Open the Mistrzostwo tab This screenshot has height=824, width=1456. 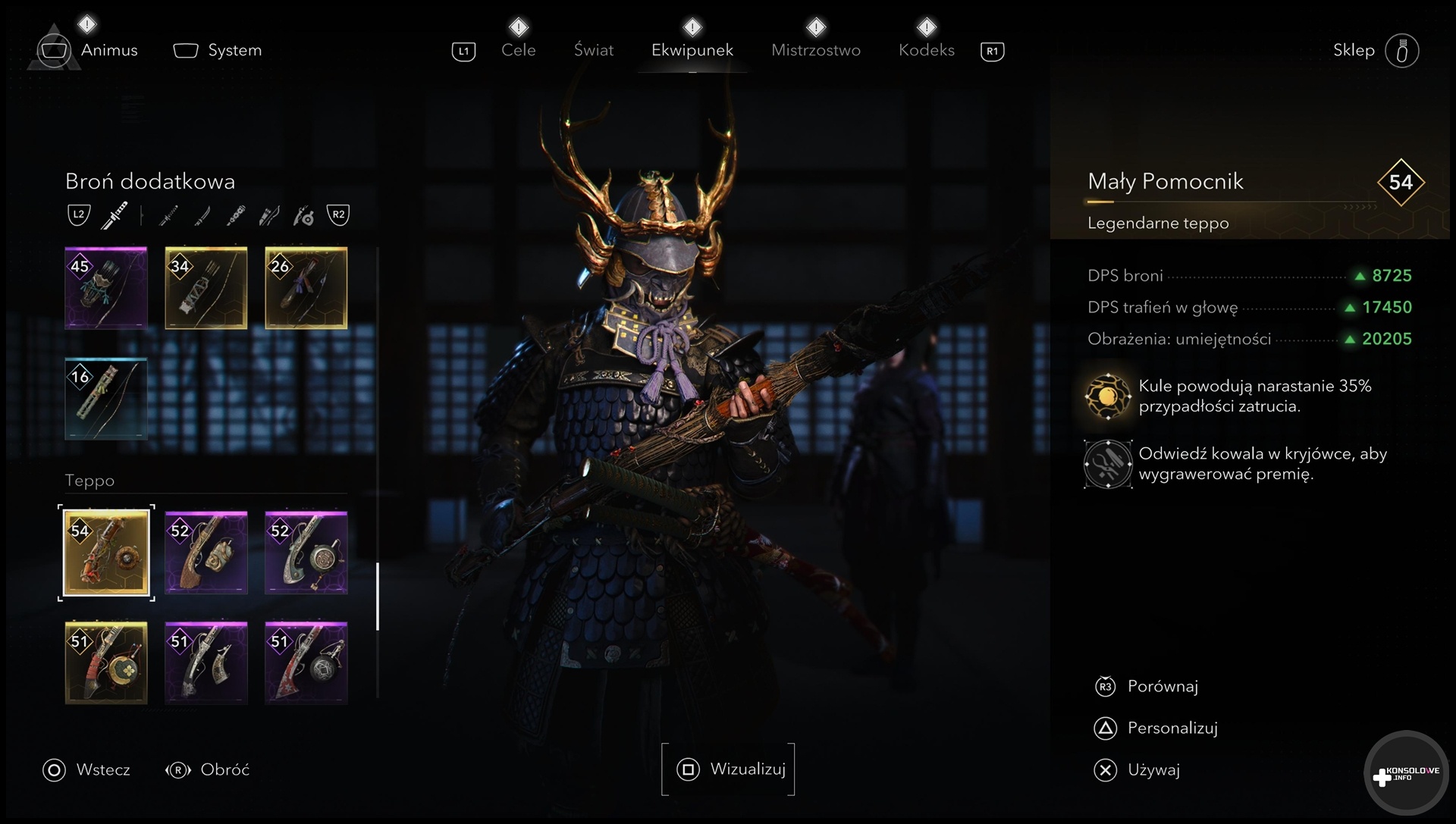[815, 50]
